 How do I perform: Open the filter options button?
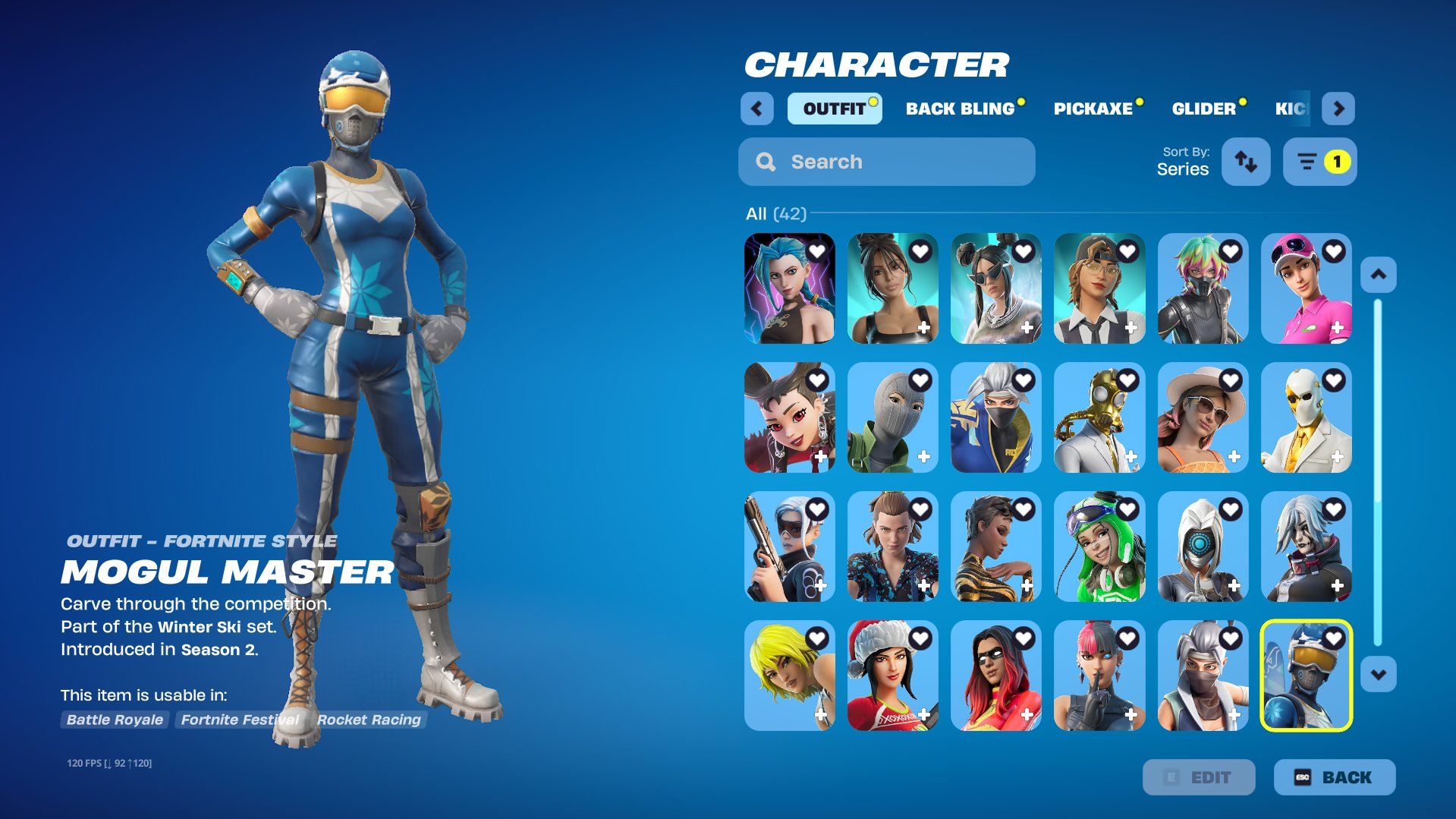tap(1319, 162)
